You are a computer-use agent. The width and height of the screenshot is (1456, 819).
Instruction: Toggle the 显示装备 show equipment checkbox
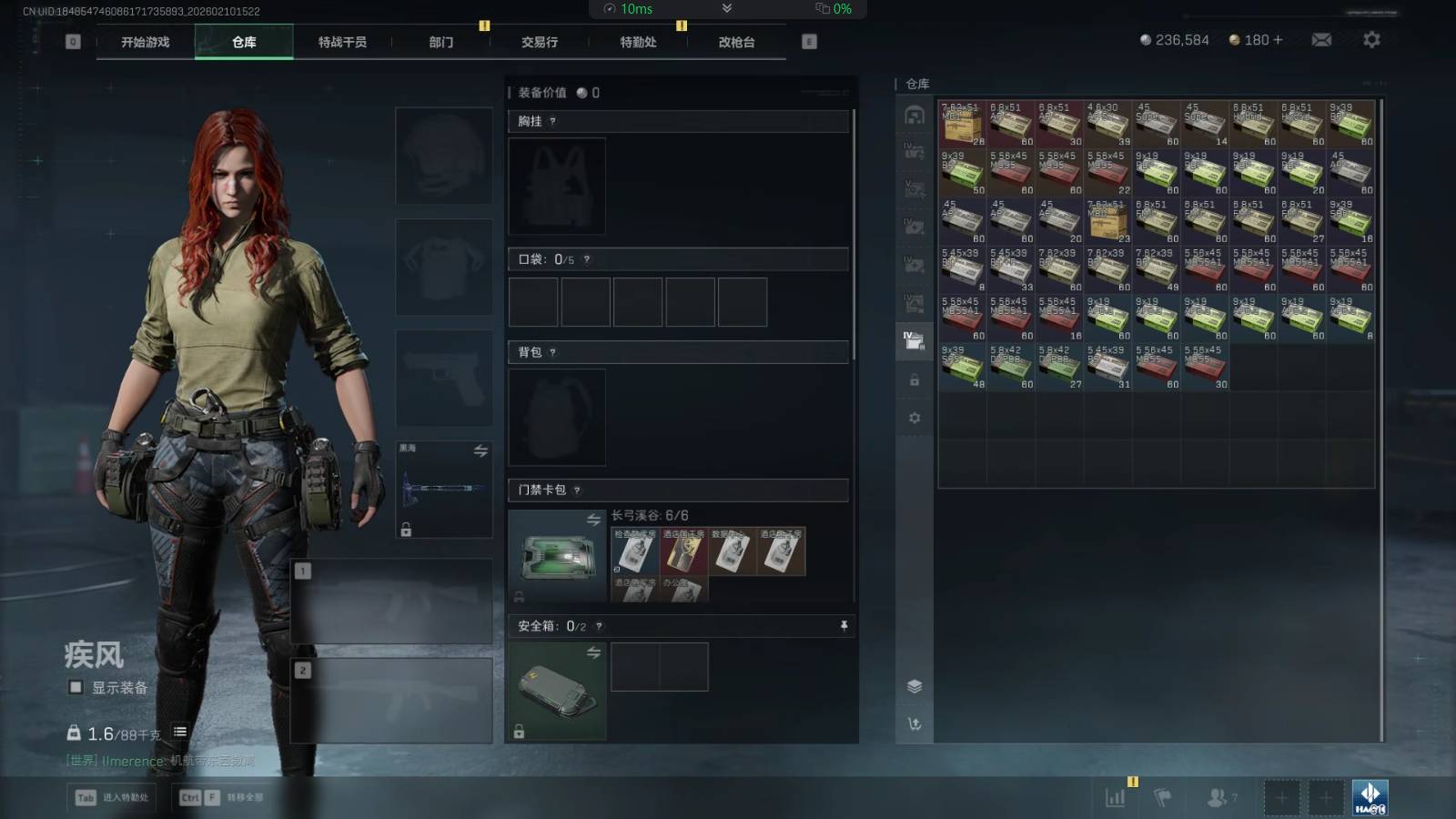[x=76, y=687]
